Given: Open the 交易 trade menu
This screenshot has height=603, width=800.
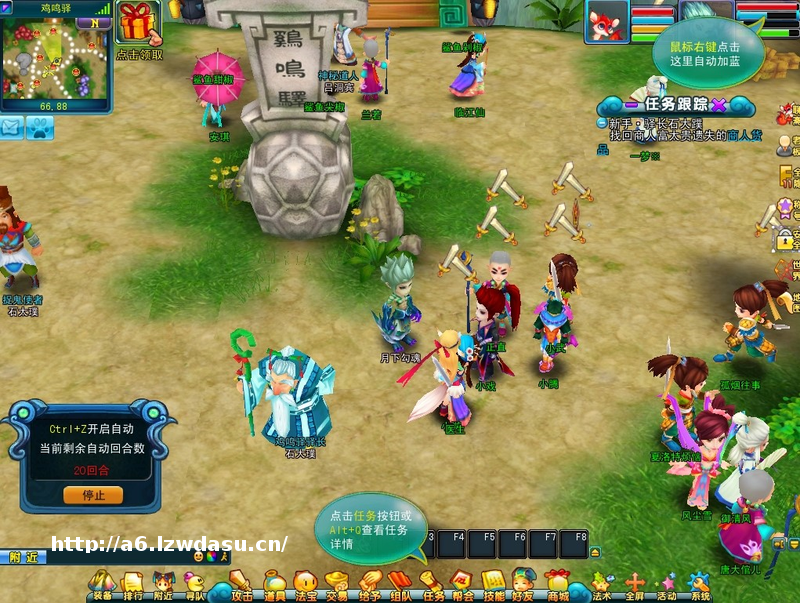Looking at the screenshot, I should tap(337, 583).
